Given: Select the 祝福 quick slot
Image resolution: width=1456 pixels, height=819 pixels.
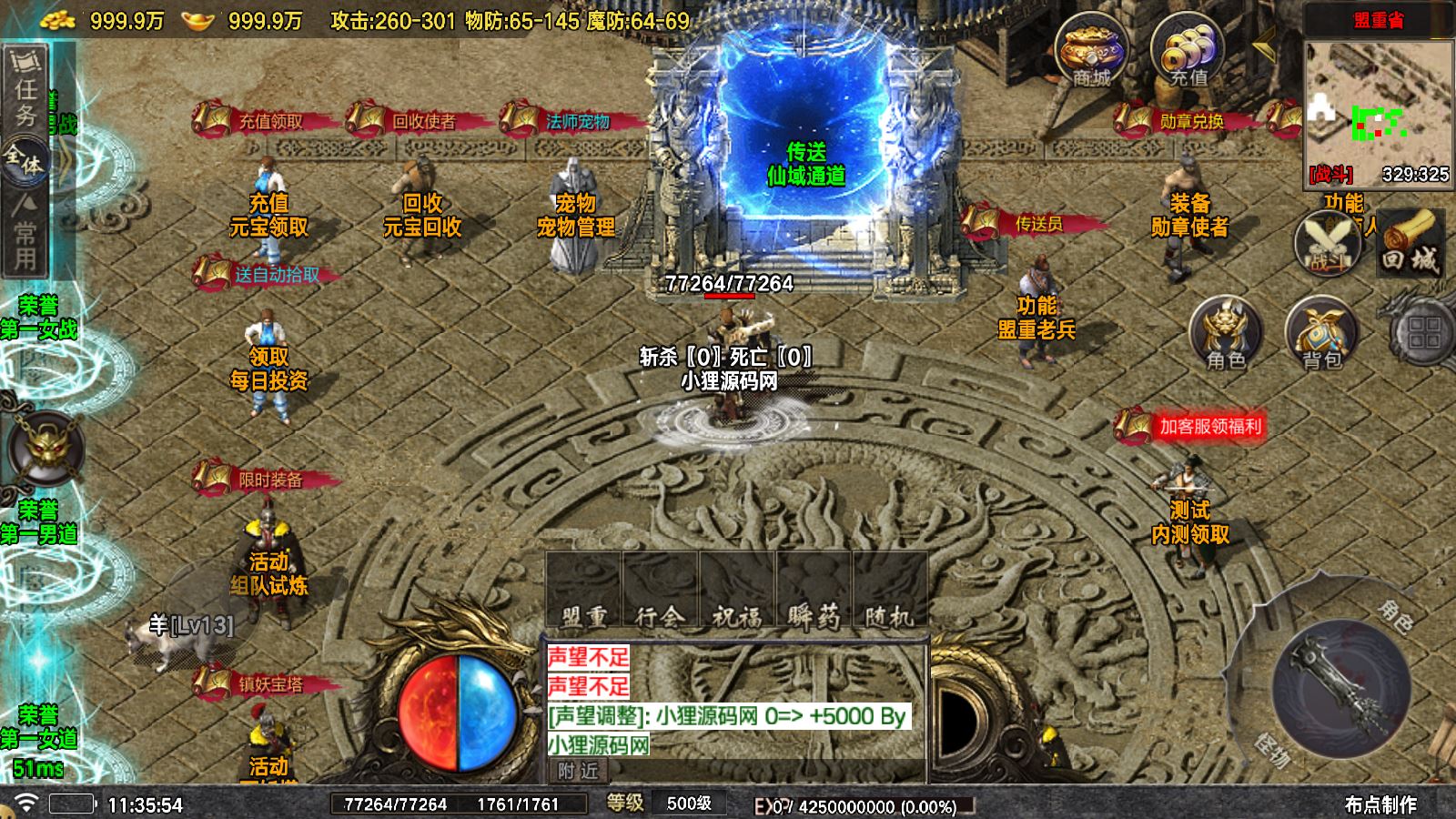Looking at the screenshot, I should (x=736, y=591).
